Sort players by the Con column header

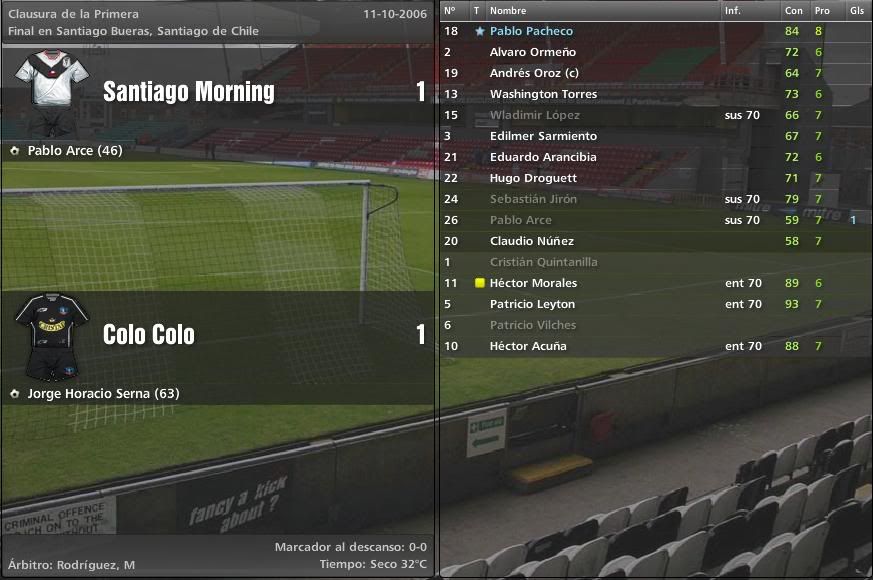(793, 10)
